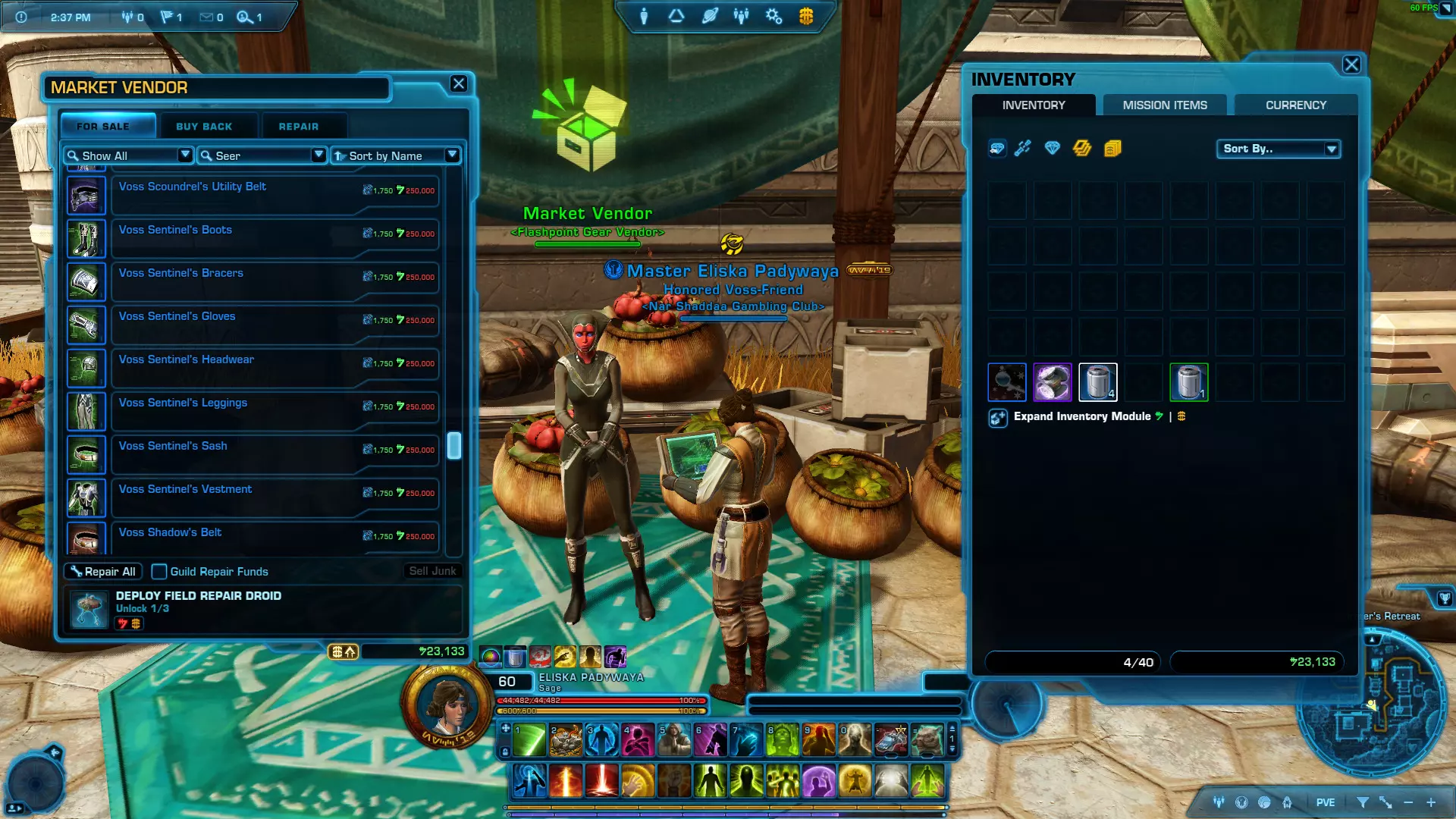The width and height of the screenshot is (1456, 819).
Task: Toggle Guild Repair Funds checkbox
Action: coord(159,572)
